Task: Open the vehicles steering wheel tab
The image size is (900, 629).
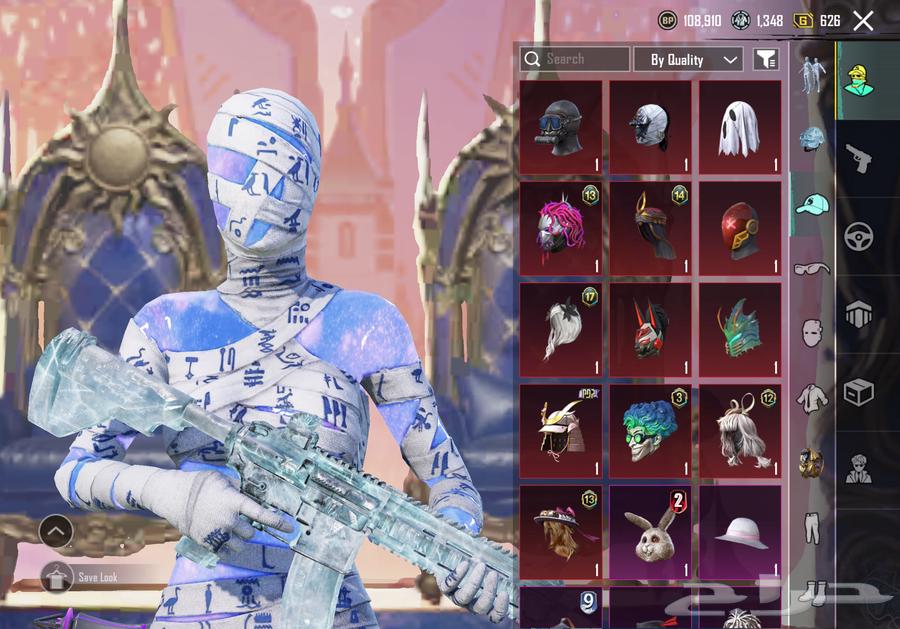Action: (x=858, y=236)
